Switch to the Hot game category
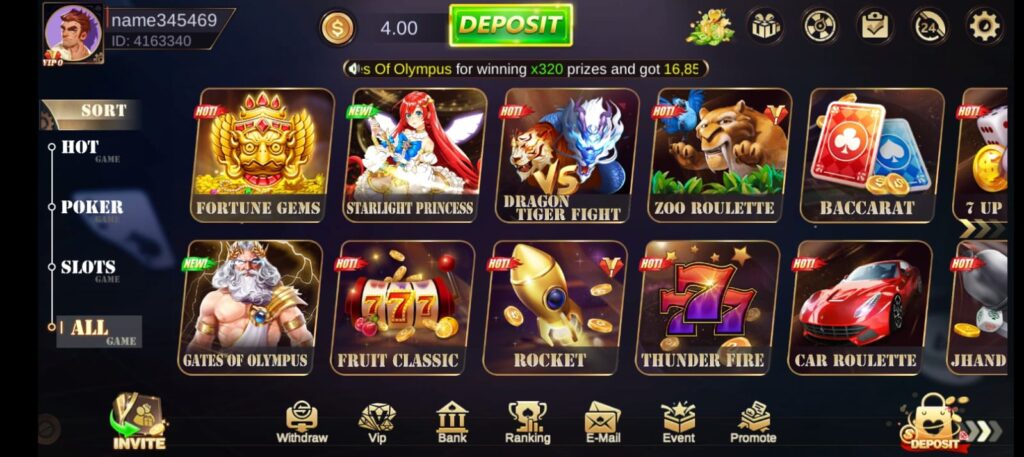1024x457 pixels. click(x=80, y=148)
